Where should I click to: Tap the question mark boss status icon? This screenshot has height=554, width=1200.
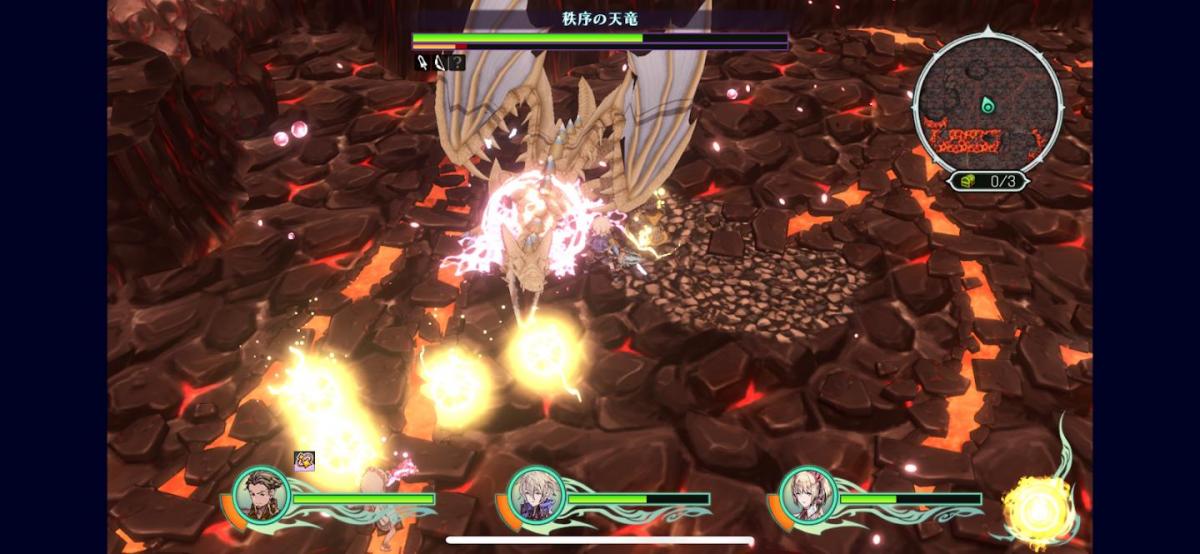pyautogui.click(x=456, y=62)
